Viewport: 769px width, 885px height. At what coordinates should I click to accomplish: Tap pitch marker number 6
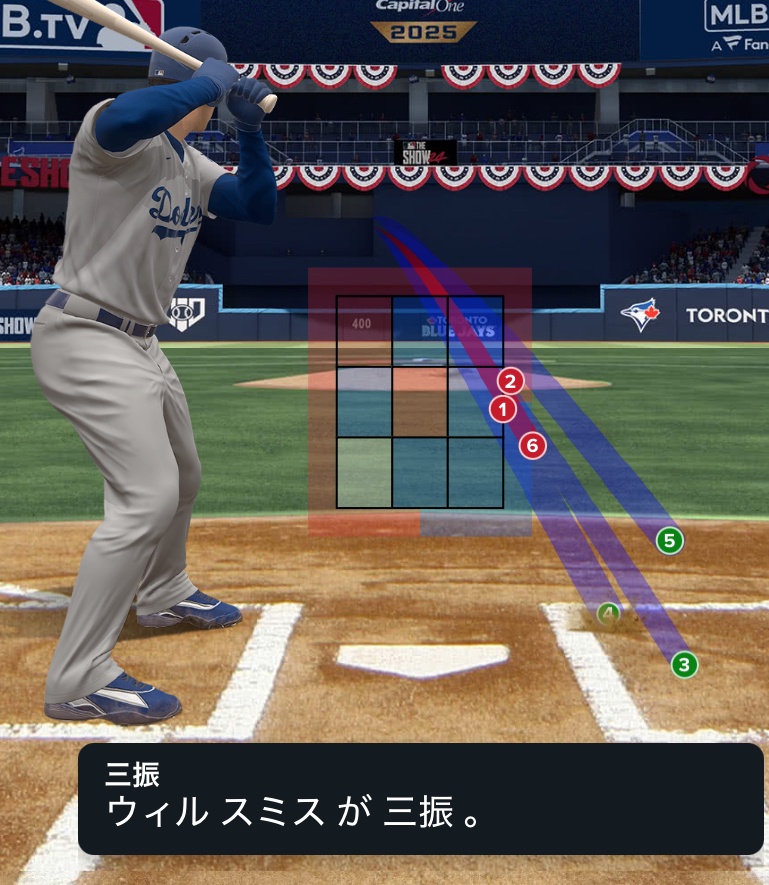tap(533, 446)
